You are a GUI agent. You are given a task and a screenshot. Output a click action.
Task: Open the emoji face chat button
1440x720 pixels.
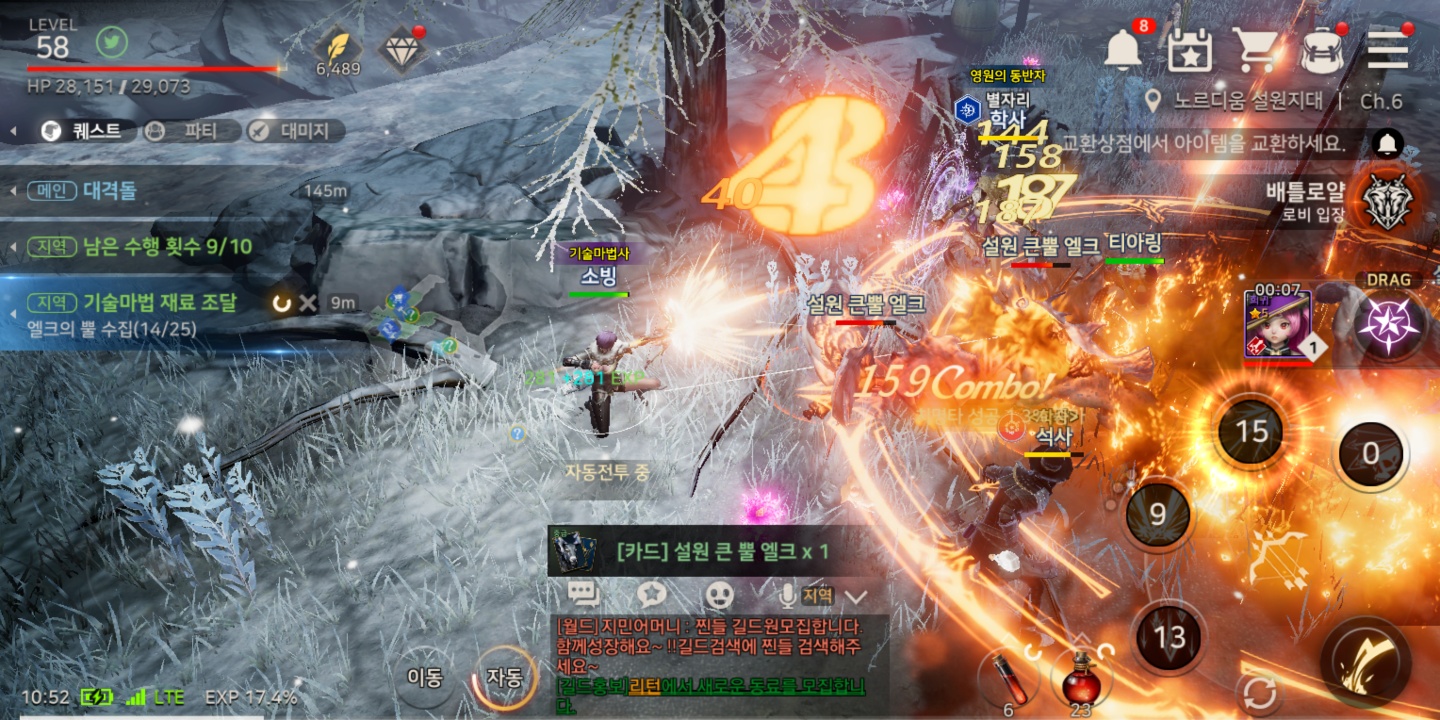tap(719, 595)
